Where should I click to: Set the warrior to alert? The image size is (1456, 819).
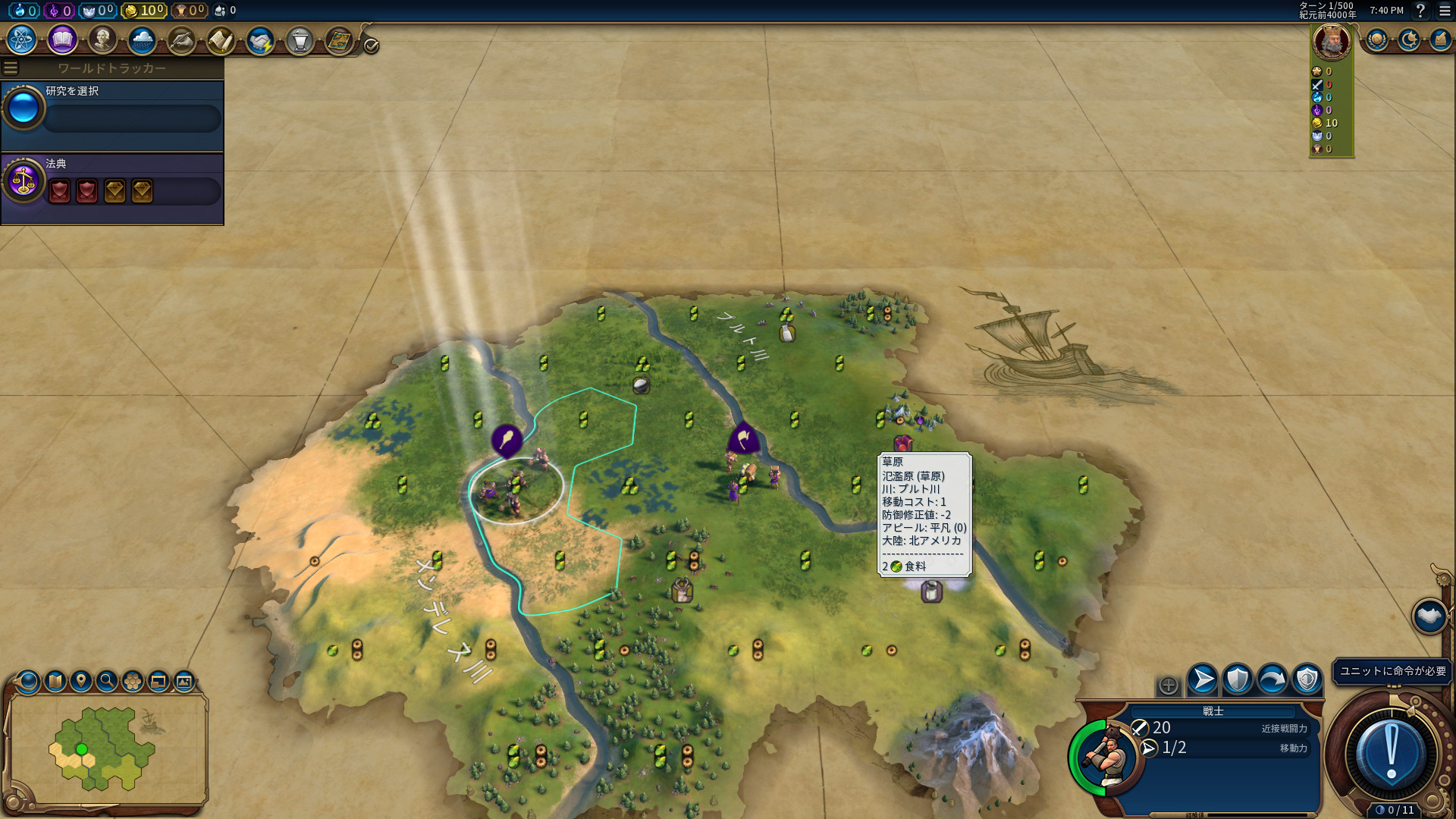point(1307,679)
